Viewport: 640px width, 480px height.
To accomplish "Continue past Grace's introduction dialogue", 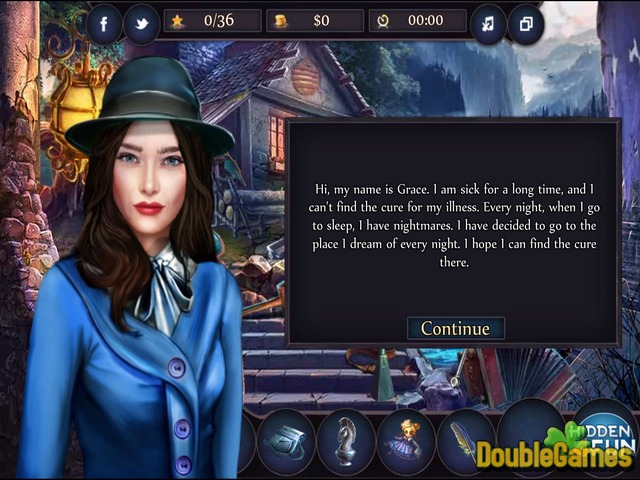I will click(x=455, y=328).
